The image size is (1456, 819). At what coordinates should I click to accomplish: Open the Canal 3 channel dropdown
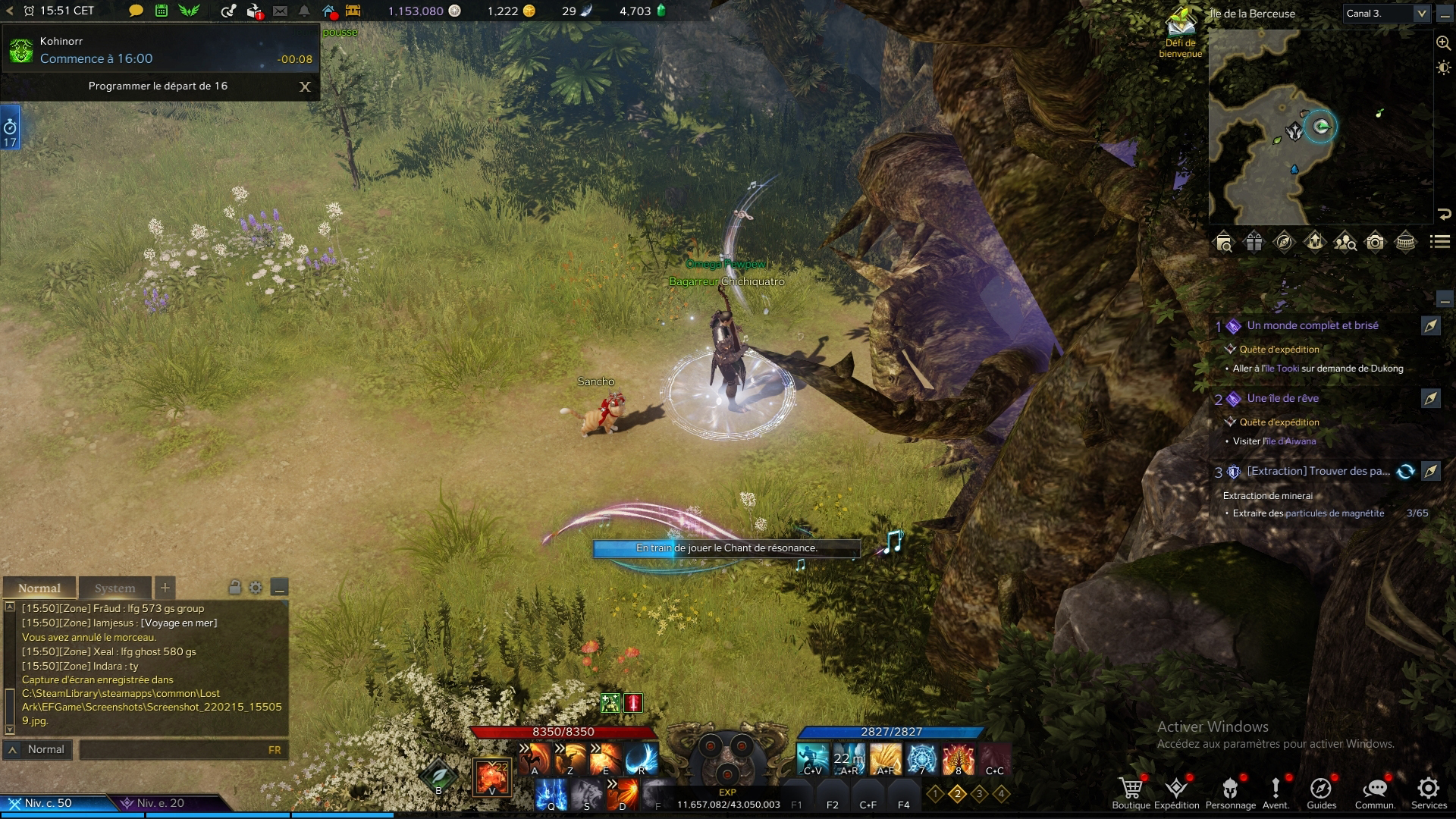click(x=1385, y=13)
